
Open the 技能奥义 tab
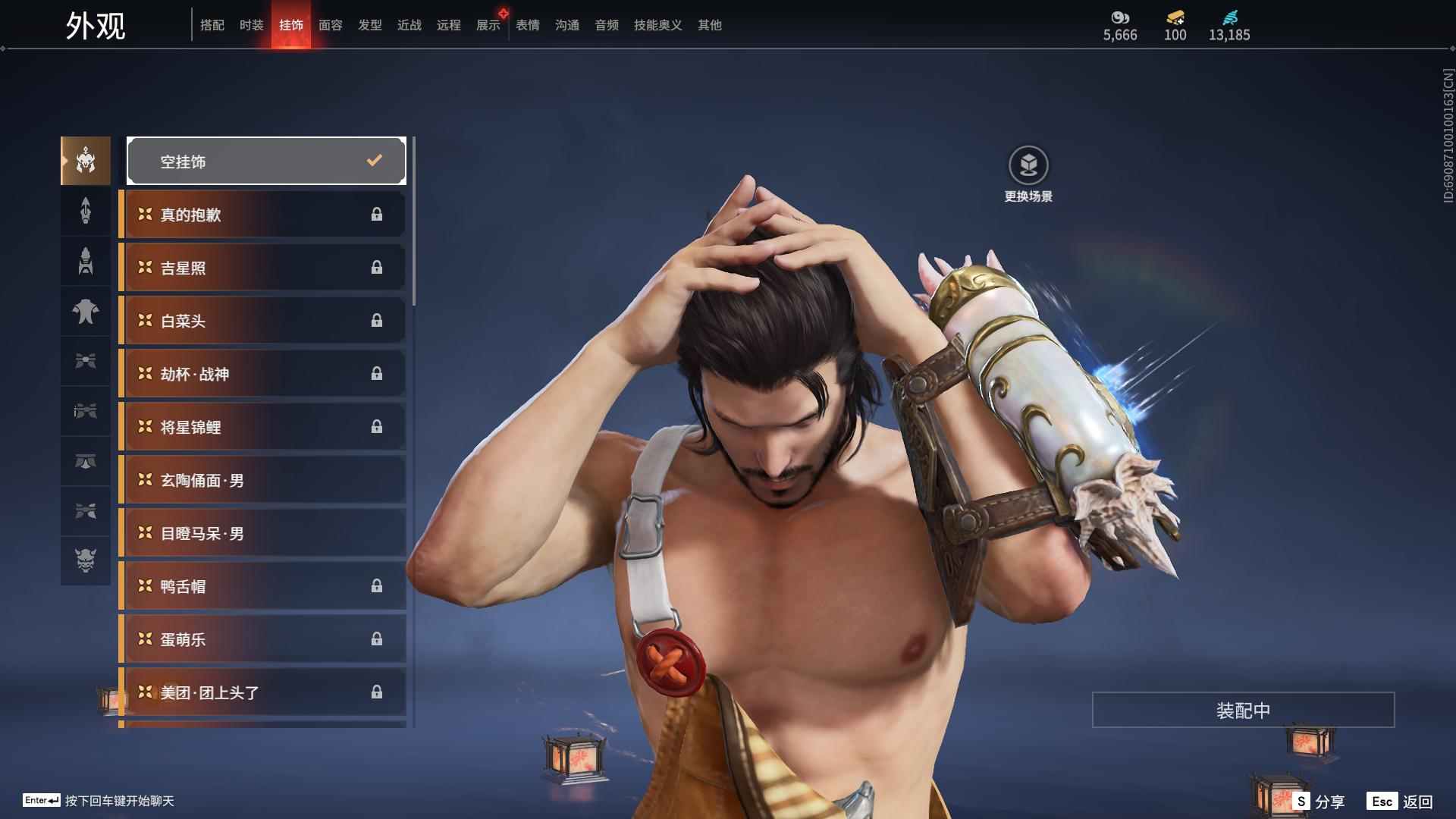tap(657, 25)
